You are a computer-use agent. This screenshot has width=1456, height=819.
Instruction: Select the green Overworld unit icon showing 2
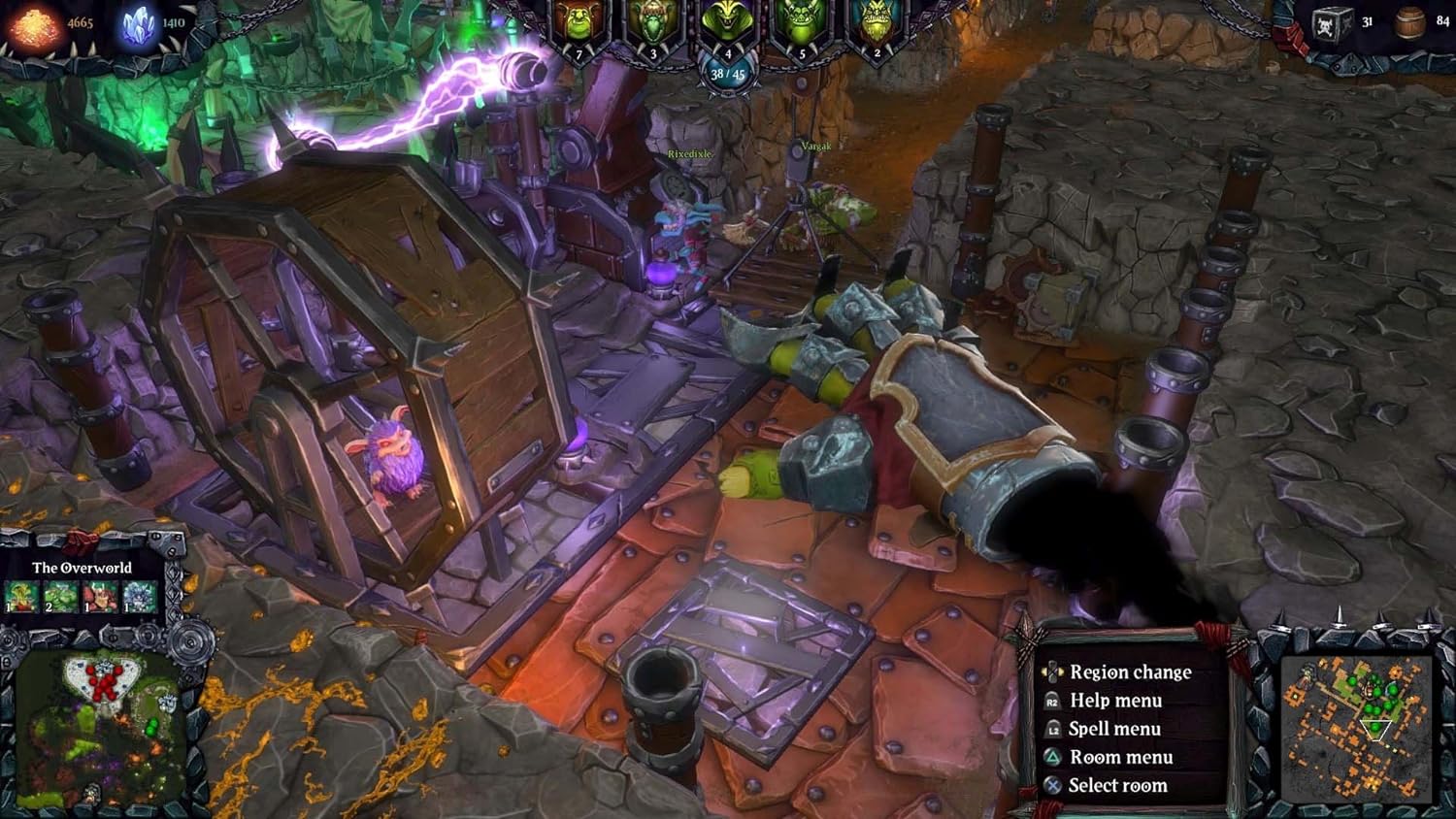[60, 597]
